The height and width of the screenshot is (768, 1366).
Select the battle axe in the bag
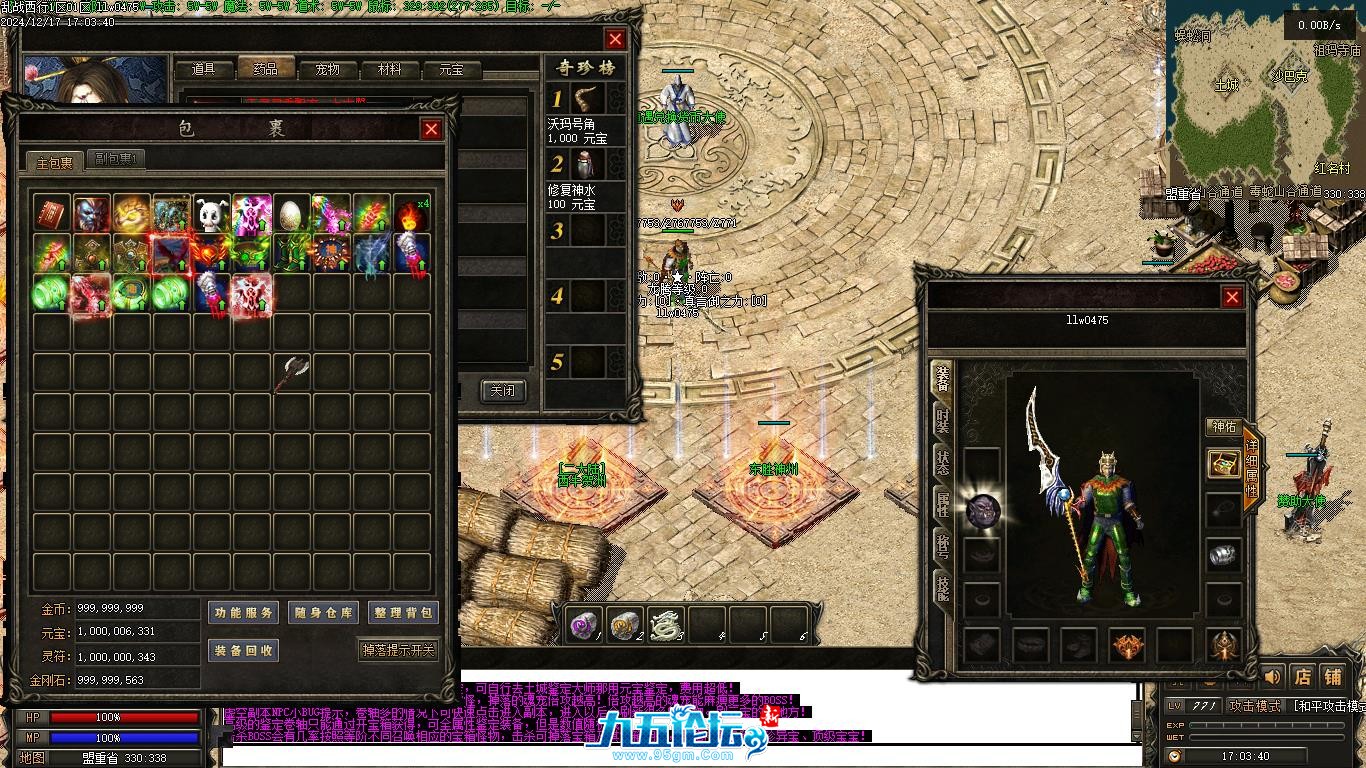pos(292,372)
